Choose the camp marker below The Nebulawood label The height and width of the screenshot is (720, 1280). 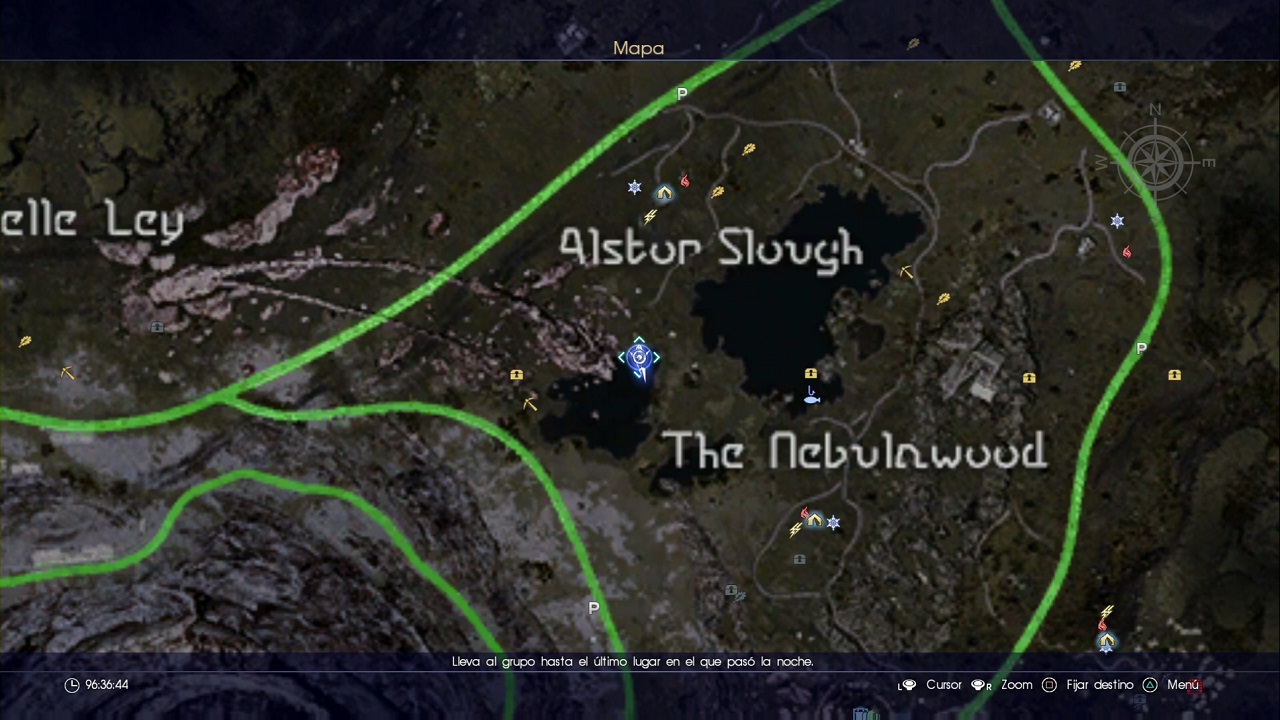(815, 520)
